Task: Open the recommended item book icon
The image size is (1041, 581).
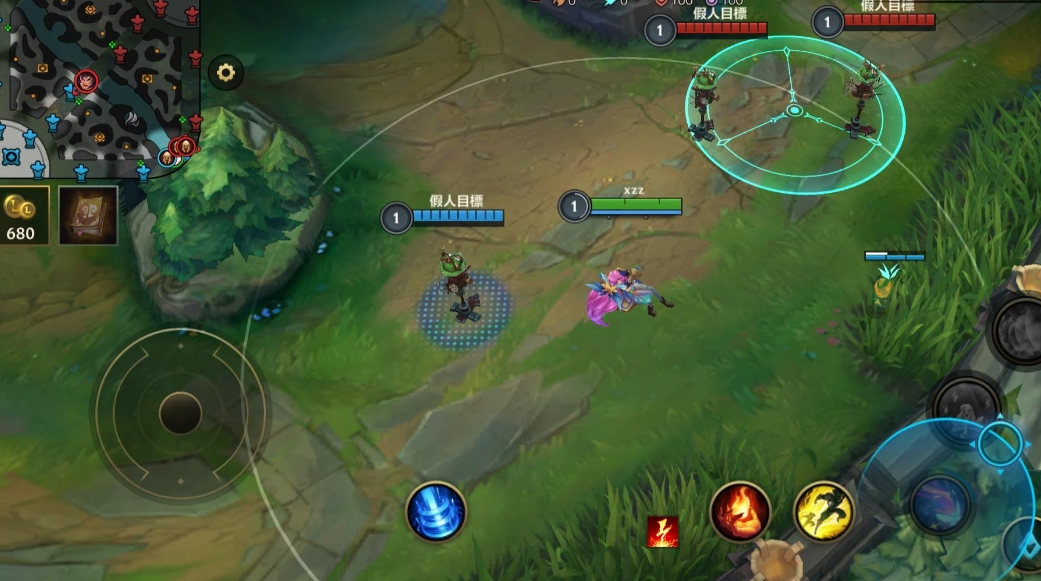Action: point(88,215)
